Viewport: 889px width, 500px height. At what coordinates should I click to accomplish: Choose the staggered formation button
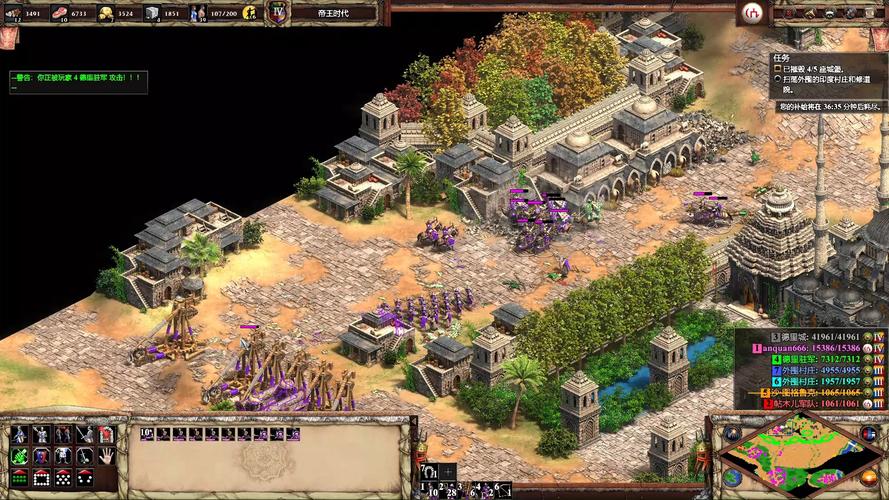63,478
